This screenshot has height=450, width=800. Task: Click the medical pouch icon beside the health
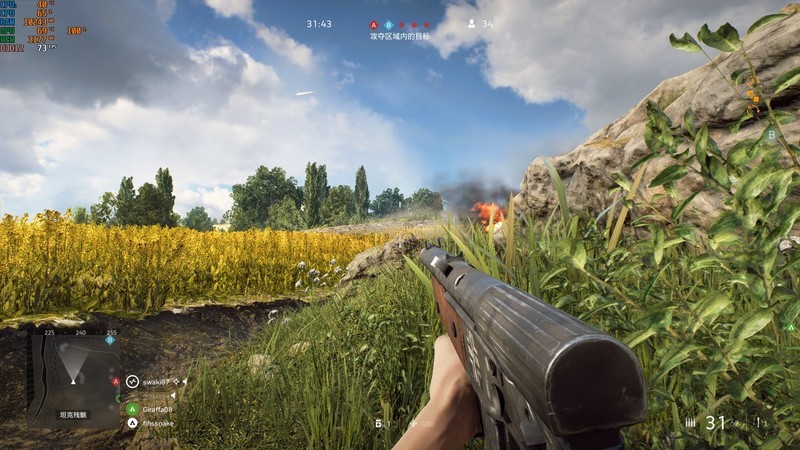(379, 424)
